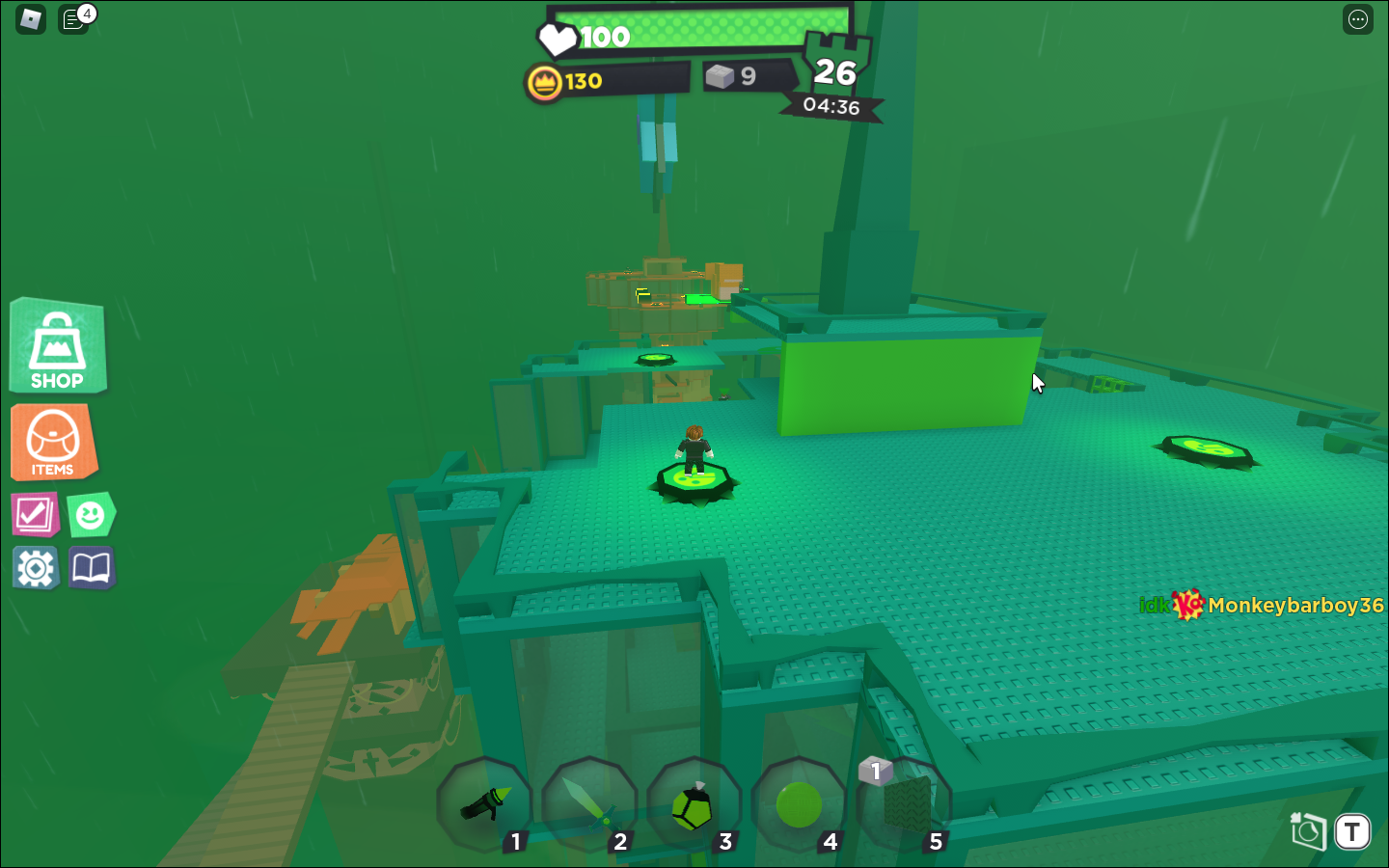Open the book journal button
1389x868 pixels.
pyautogui.click(x=92, y=568)
